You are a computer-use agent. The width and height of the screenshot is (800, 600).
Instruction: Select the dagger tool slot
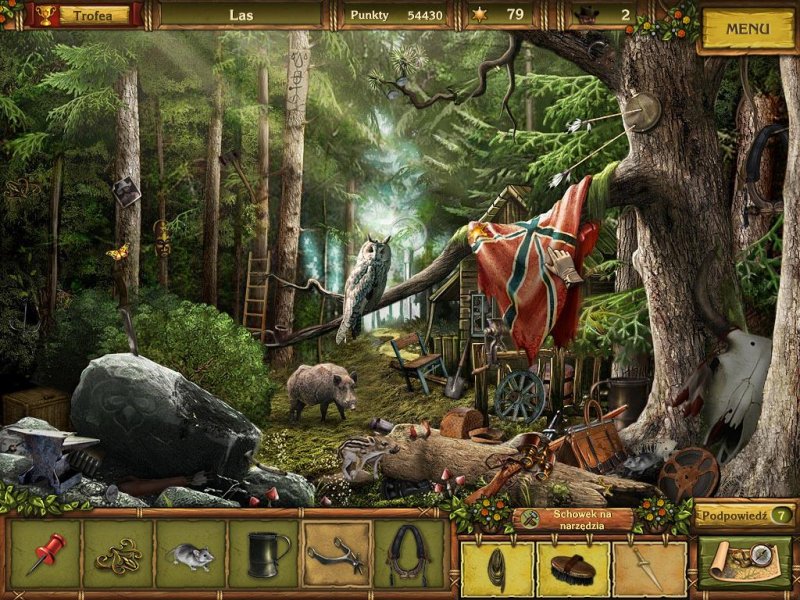point(650,568)
